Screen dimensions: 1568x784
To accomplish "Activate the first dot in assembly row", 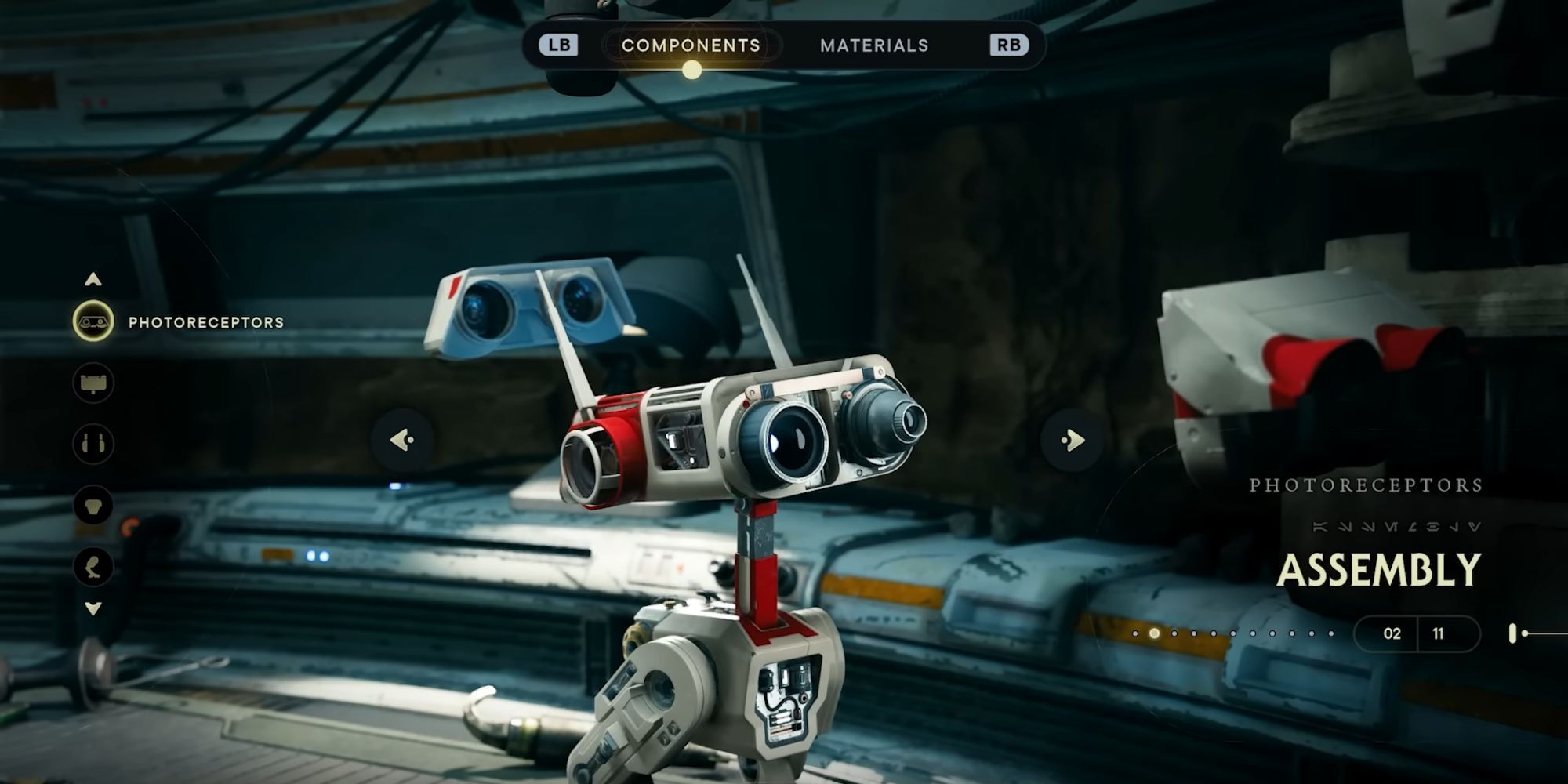I will tap(1135, 633).
